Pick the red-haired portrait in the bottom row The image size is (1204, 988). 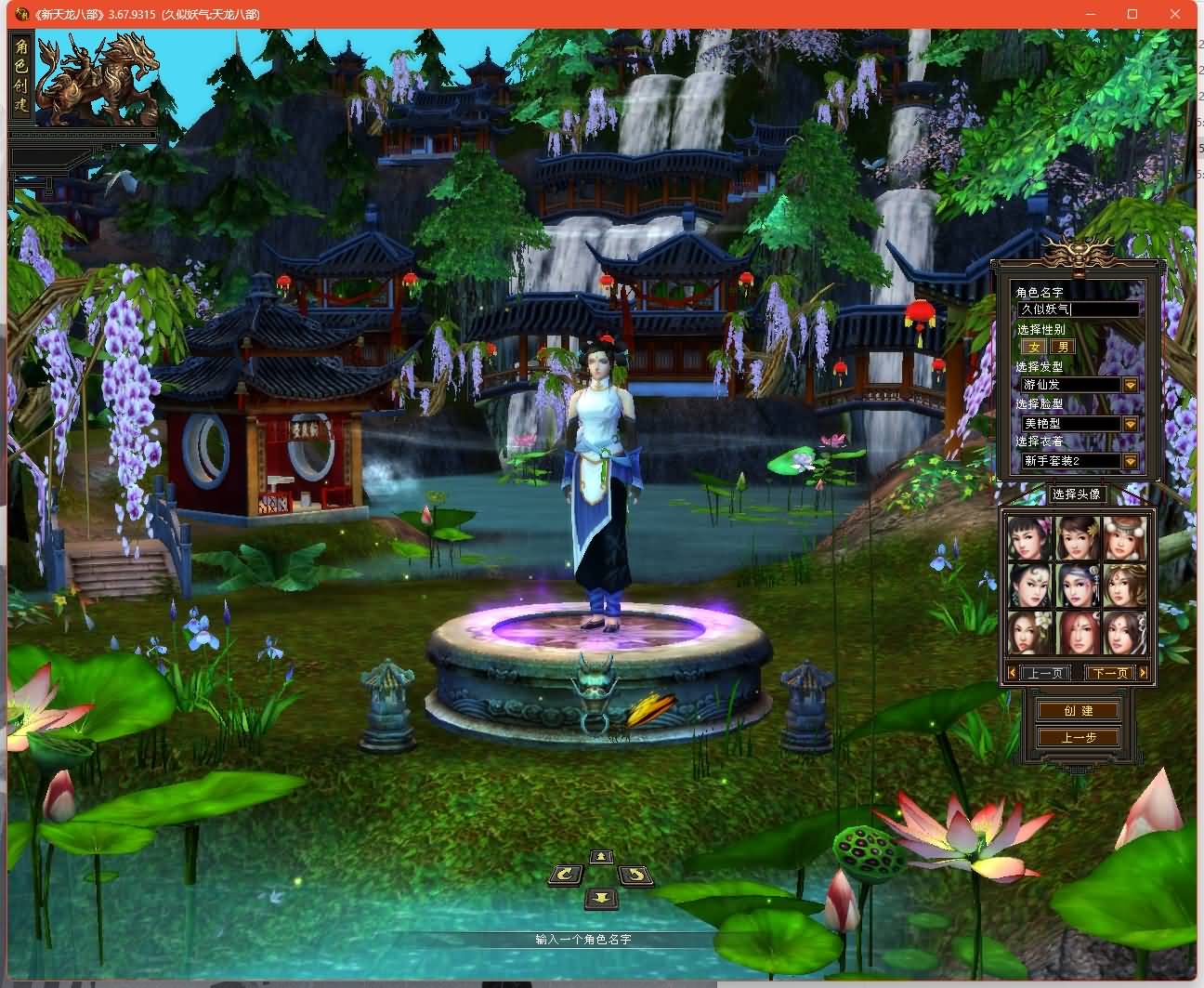point(1078,632)
